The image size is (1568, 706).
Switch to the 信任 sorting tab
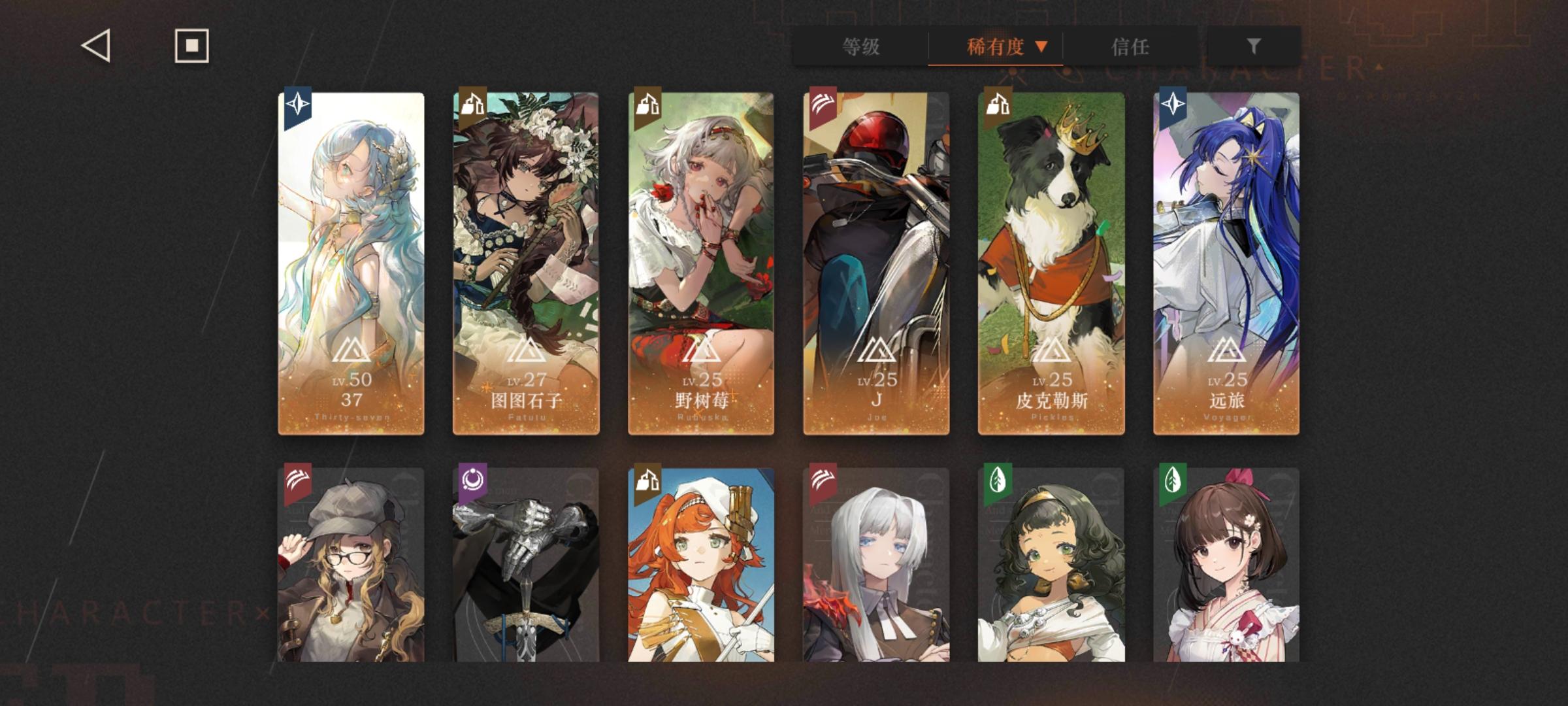1130,46
